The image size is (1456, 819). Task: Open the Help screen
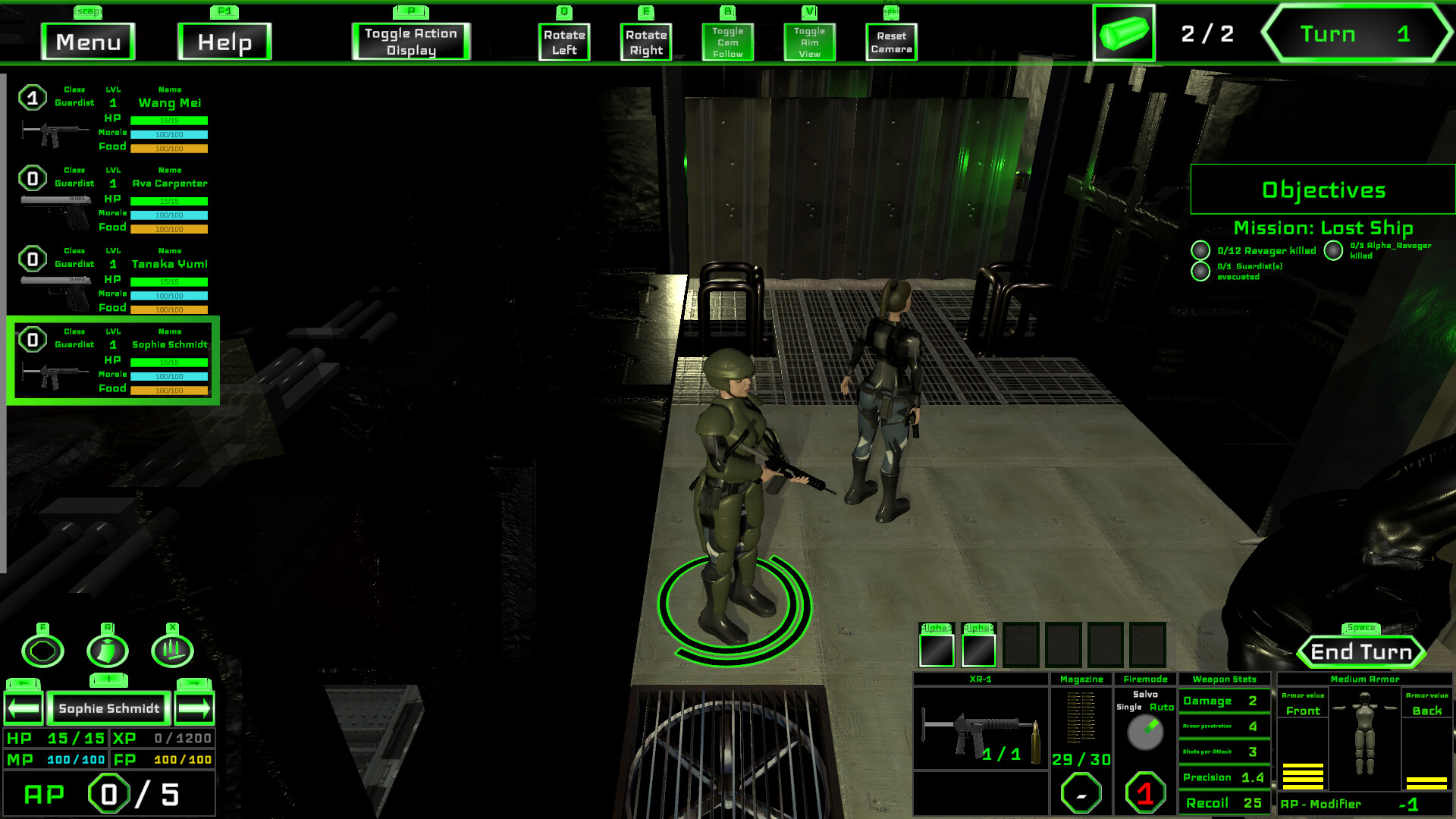(x=224, y=42)
